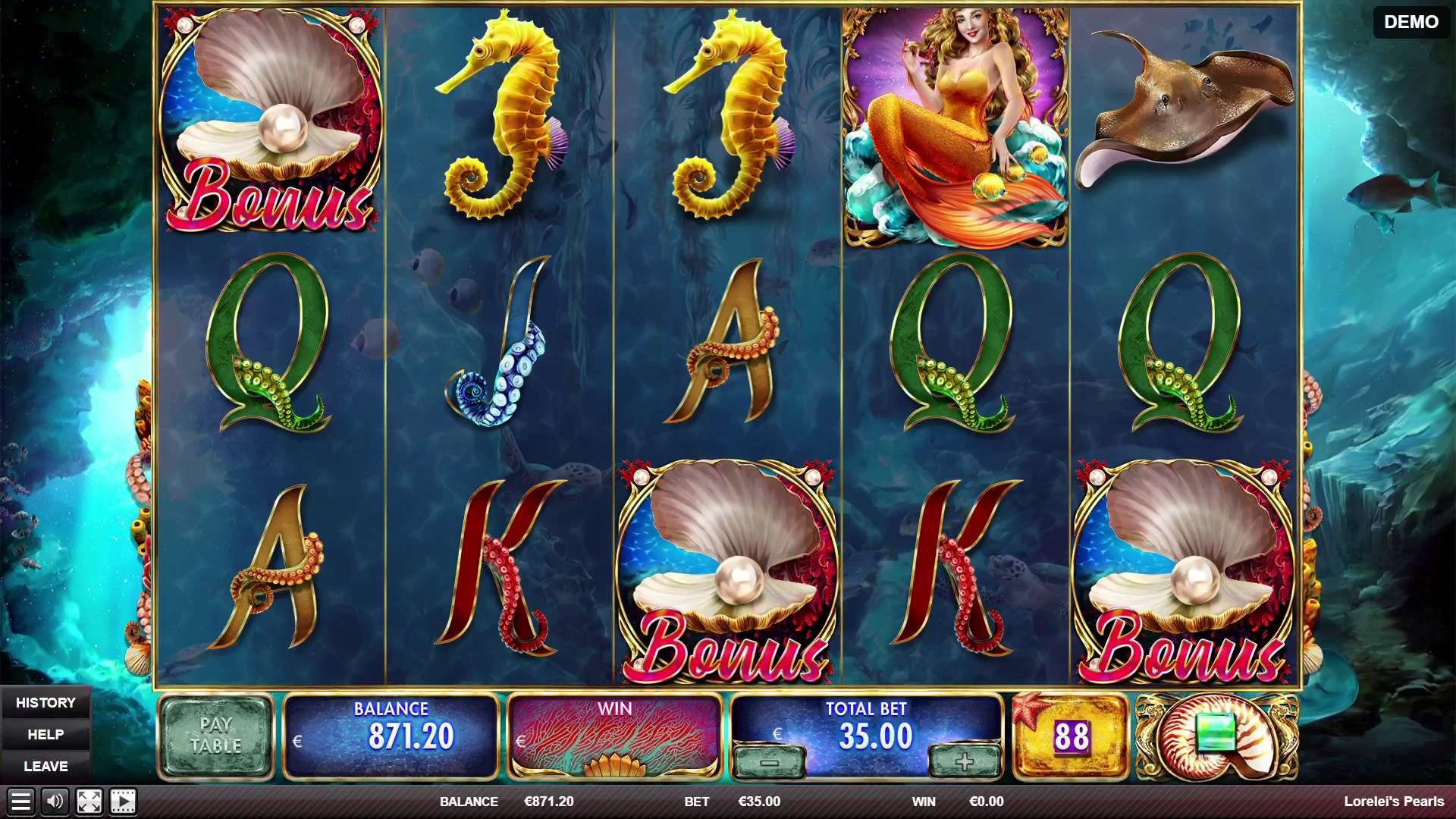Increase the total bet with plus button
1456x819 pixels.
pyautogui.click(x=964, y=761)
